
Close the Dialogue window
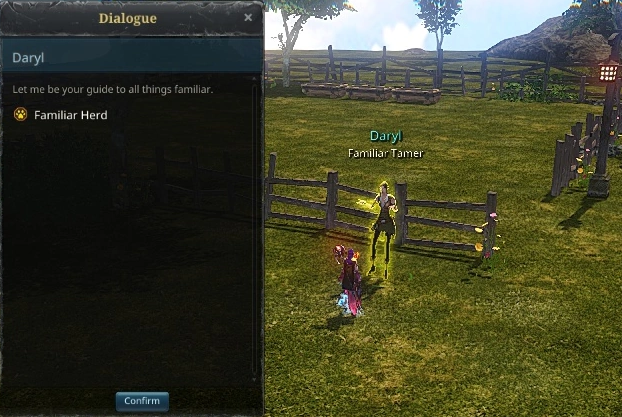pos(248,18)
